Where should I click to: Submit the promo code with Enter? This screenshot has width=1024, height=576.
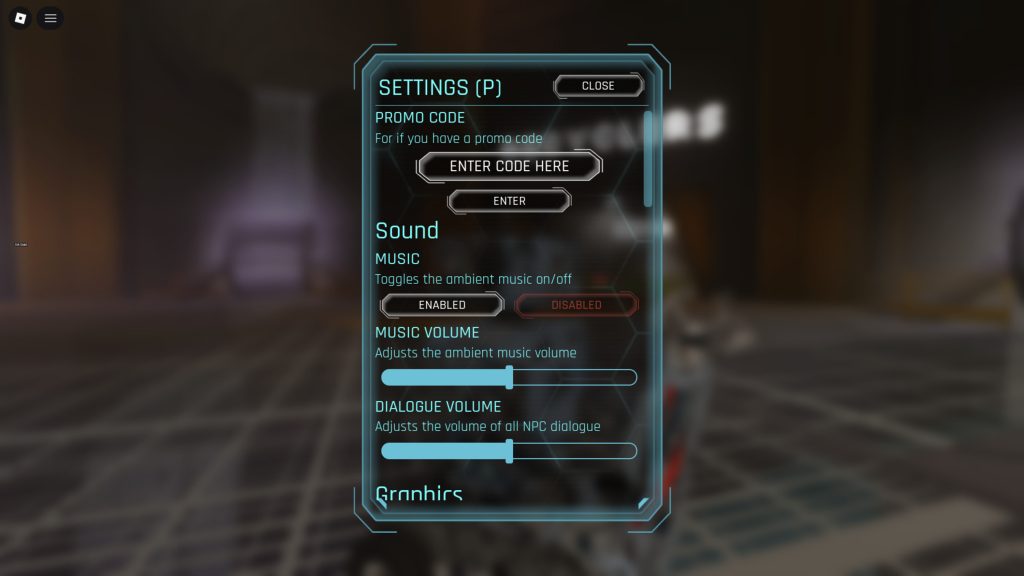(x=509, y=201)
